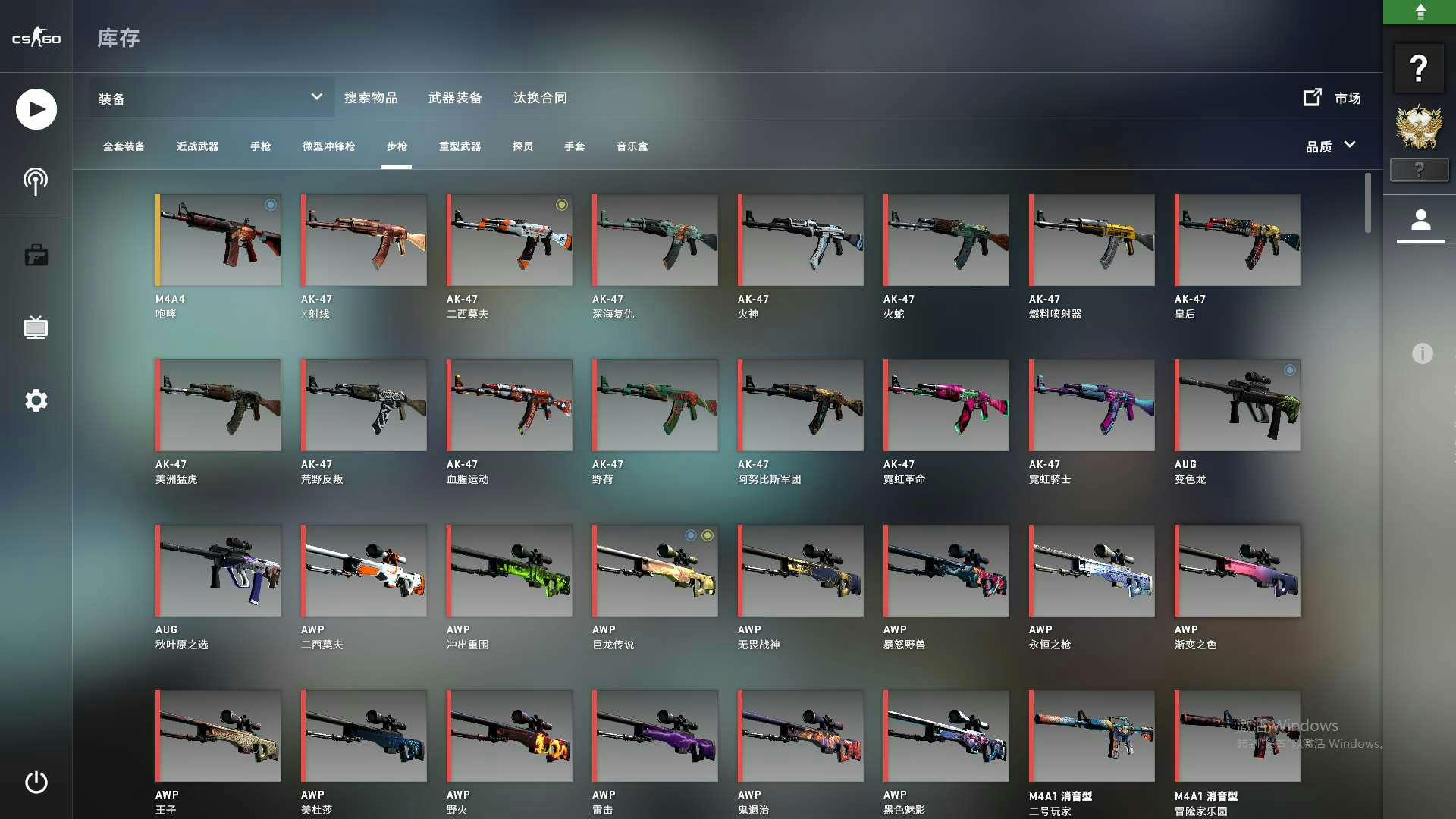Click the green upload arrow at top right
This screenshot has height=819, width=1456.
click(x=1421, y=11)
